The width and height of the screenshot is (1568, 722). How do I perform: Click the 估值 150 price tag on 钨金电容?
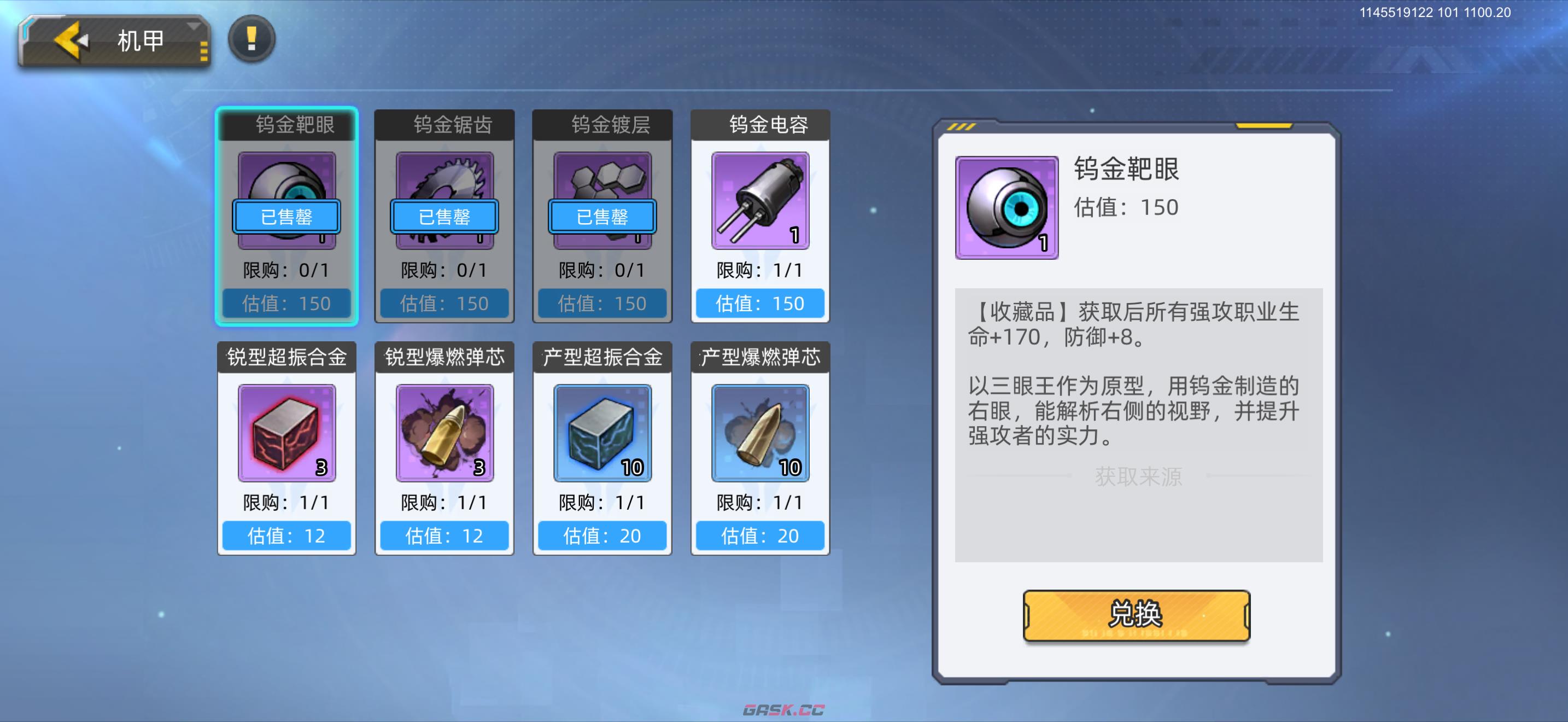[x=759, y=302]
